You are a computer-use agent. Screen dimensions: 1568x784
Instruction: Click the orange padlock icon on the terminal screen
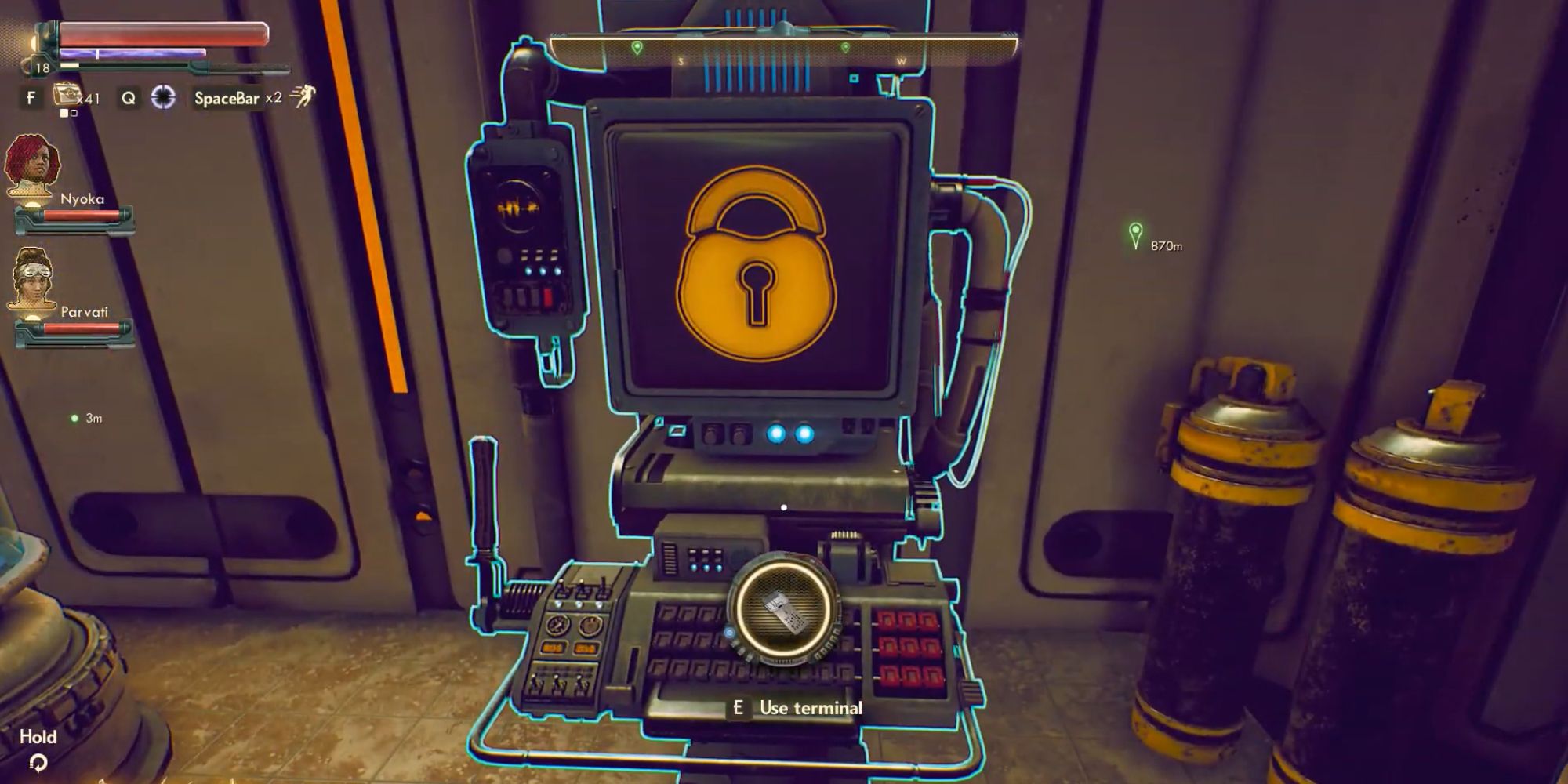(x=759, y=263)
